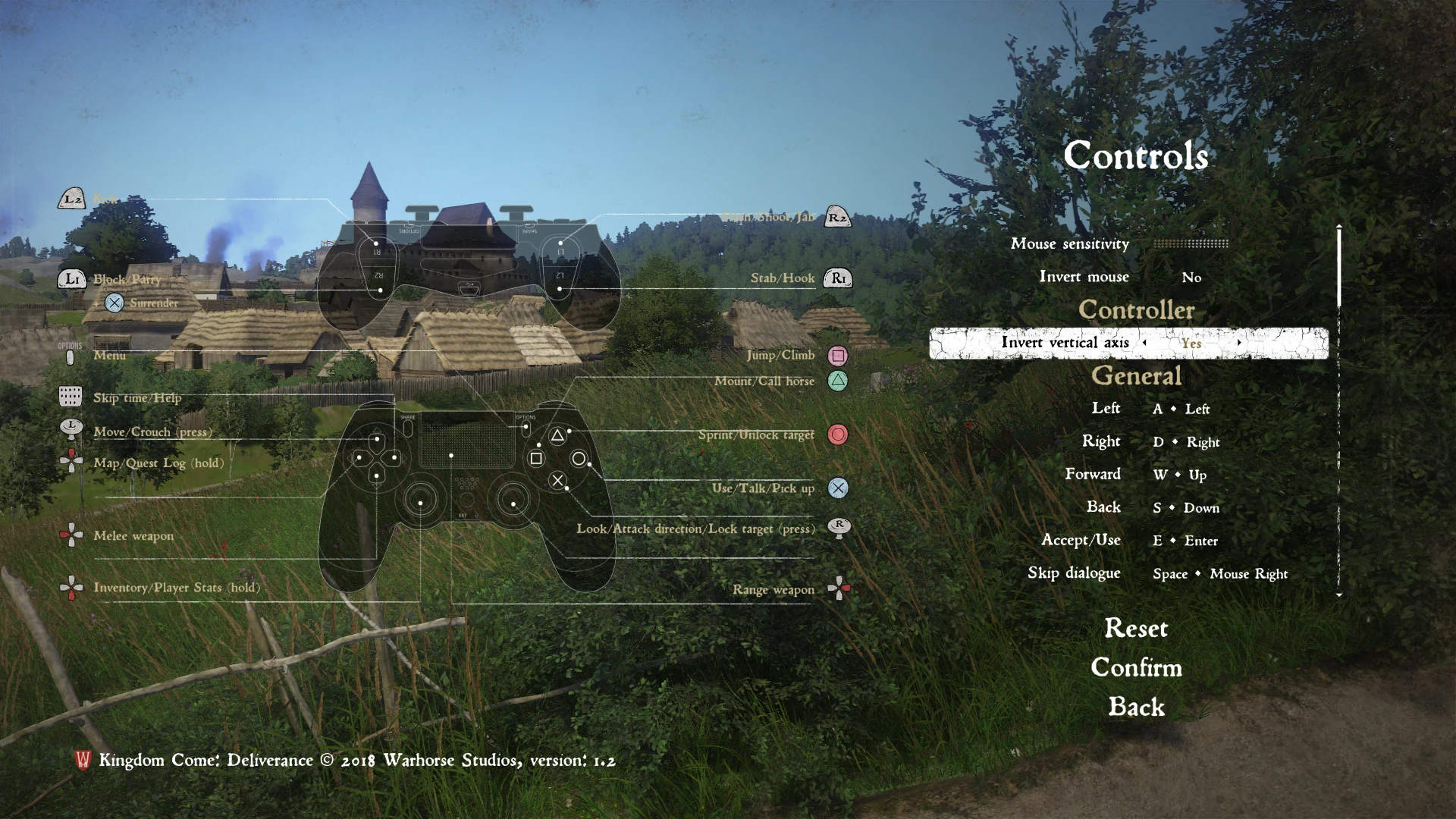Confirm the control settings

coord(1136,668)
